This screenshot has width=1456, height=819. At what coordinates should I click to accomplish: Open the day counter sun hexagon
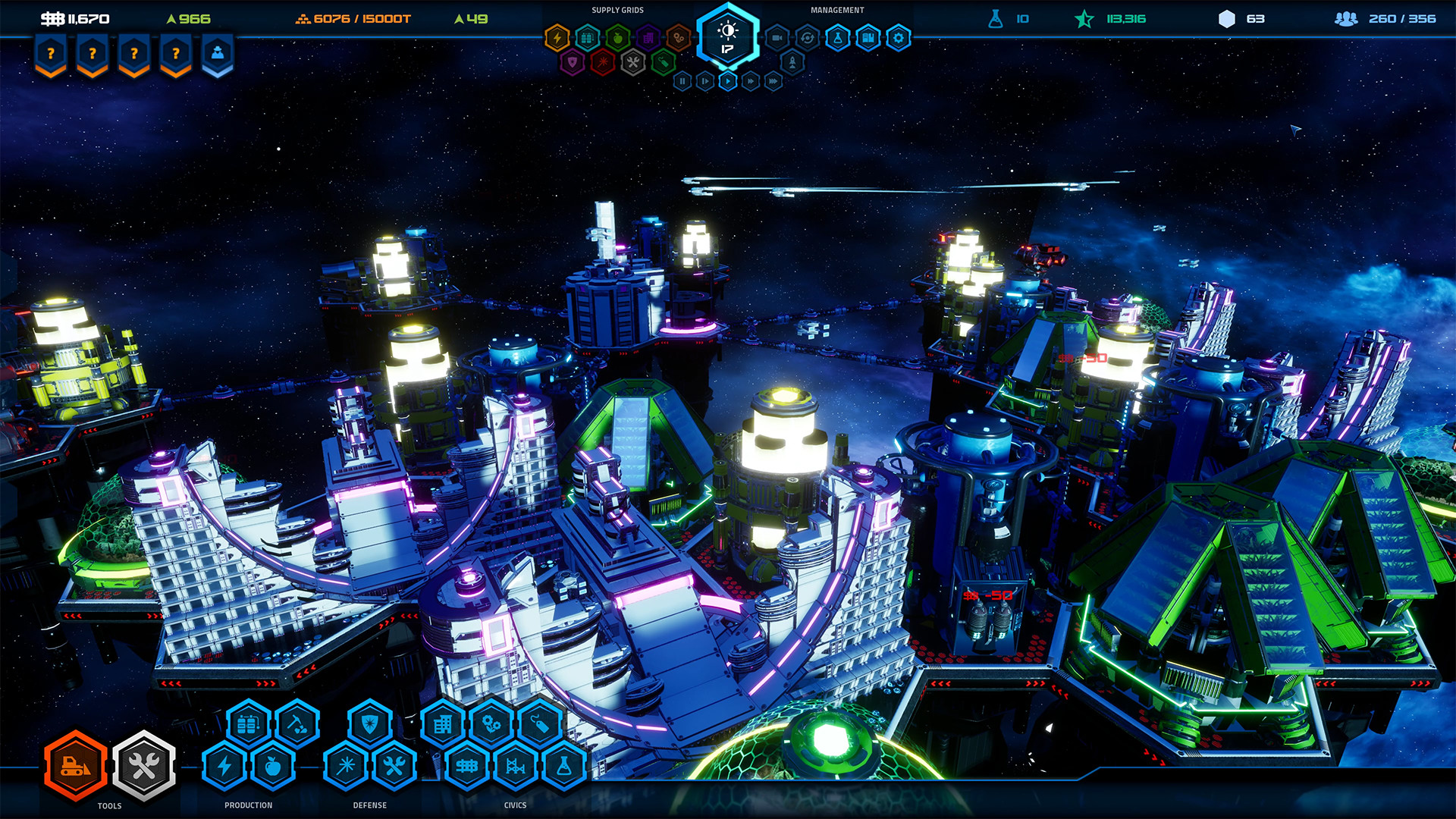pyautogui.click(x=726, y=36)
